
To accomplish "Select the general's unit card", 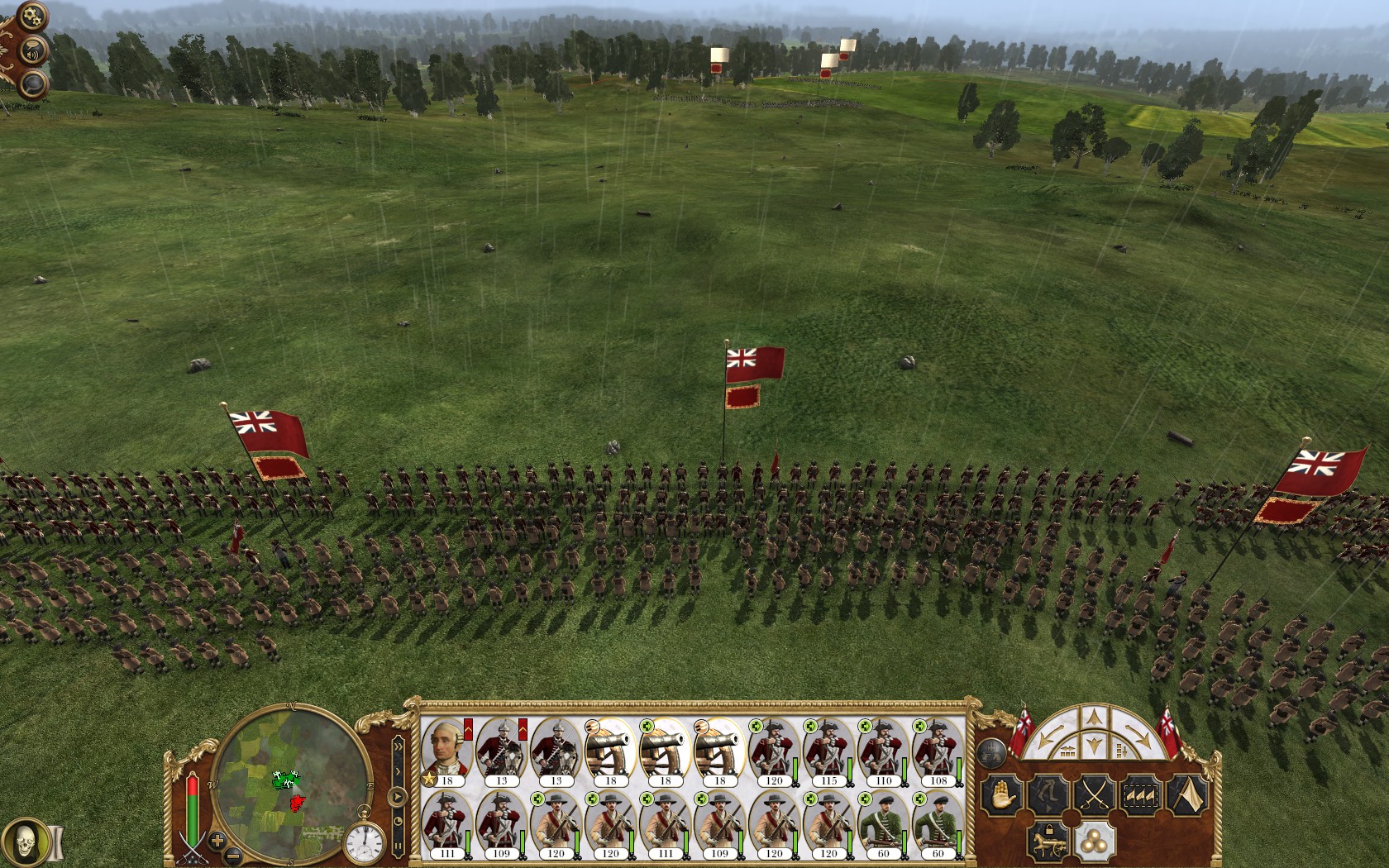I will click(x=447, y=751).
